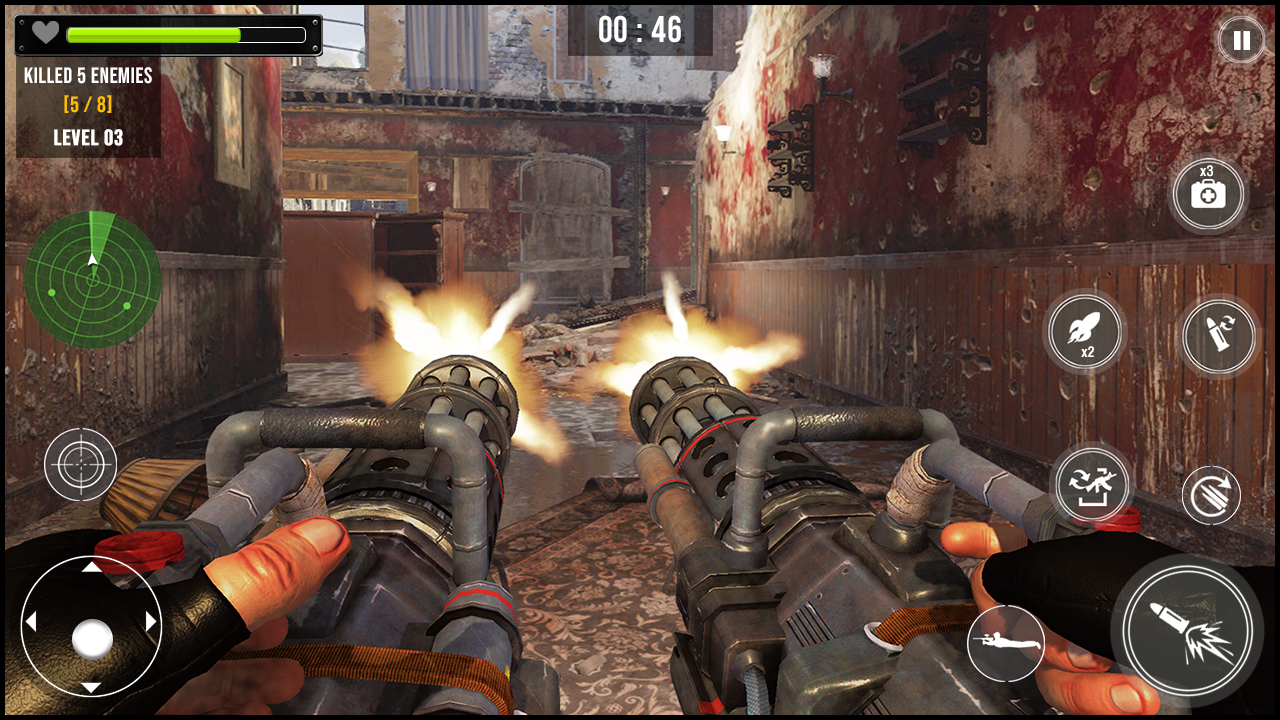The height and width of the screenshot is (720, 1280).
Task: Tap the green radar minimap
Action: [93, 279]
